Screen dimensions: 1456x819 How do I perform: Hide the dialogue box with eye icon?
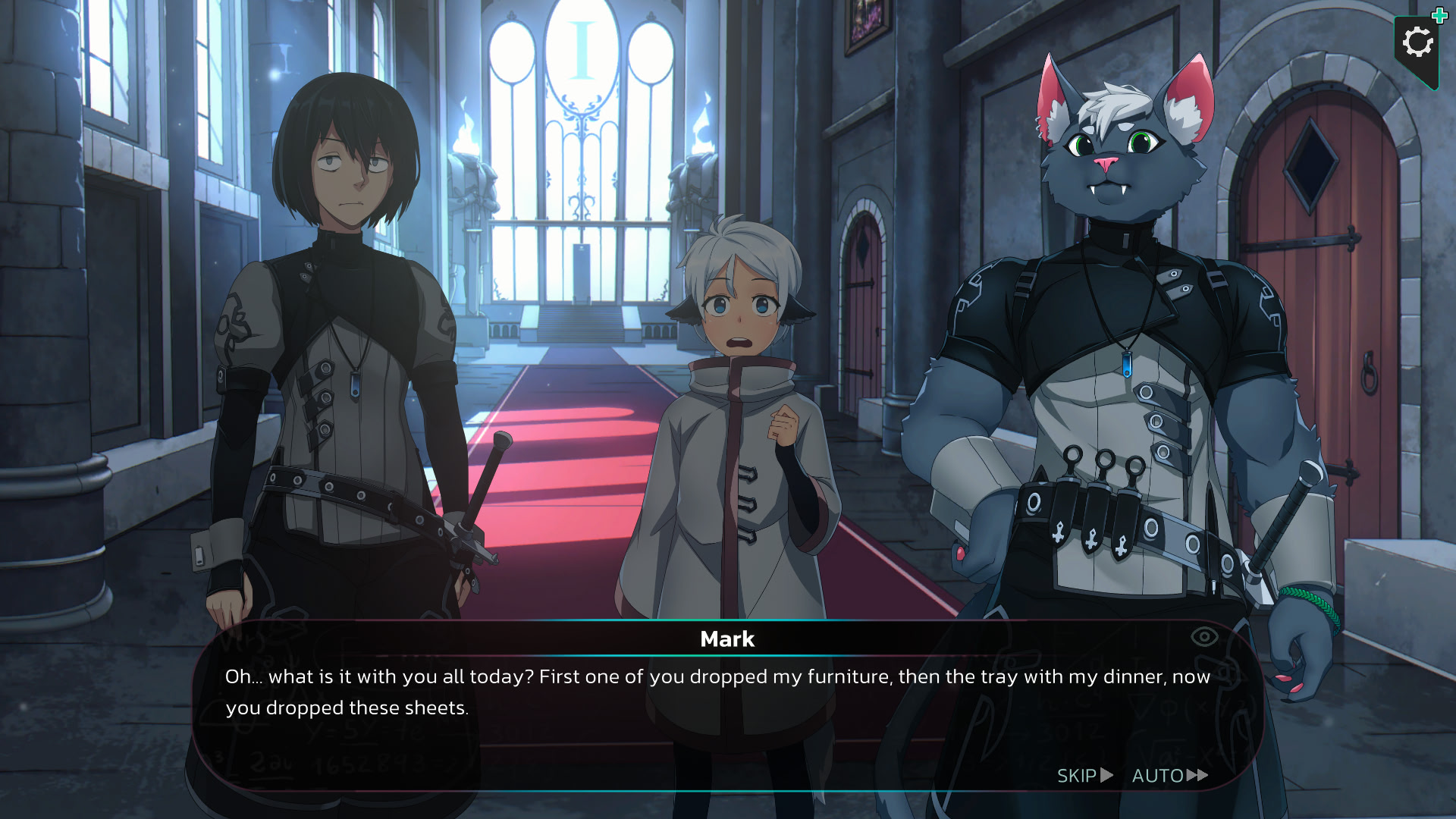click(x=1203, y=637)
